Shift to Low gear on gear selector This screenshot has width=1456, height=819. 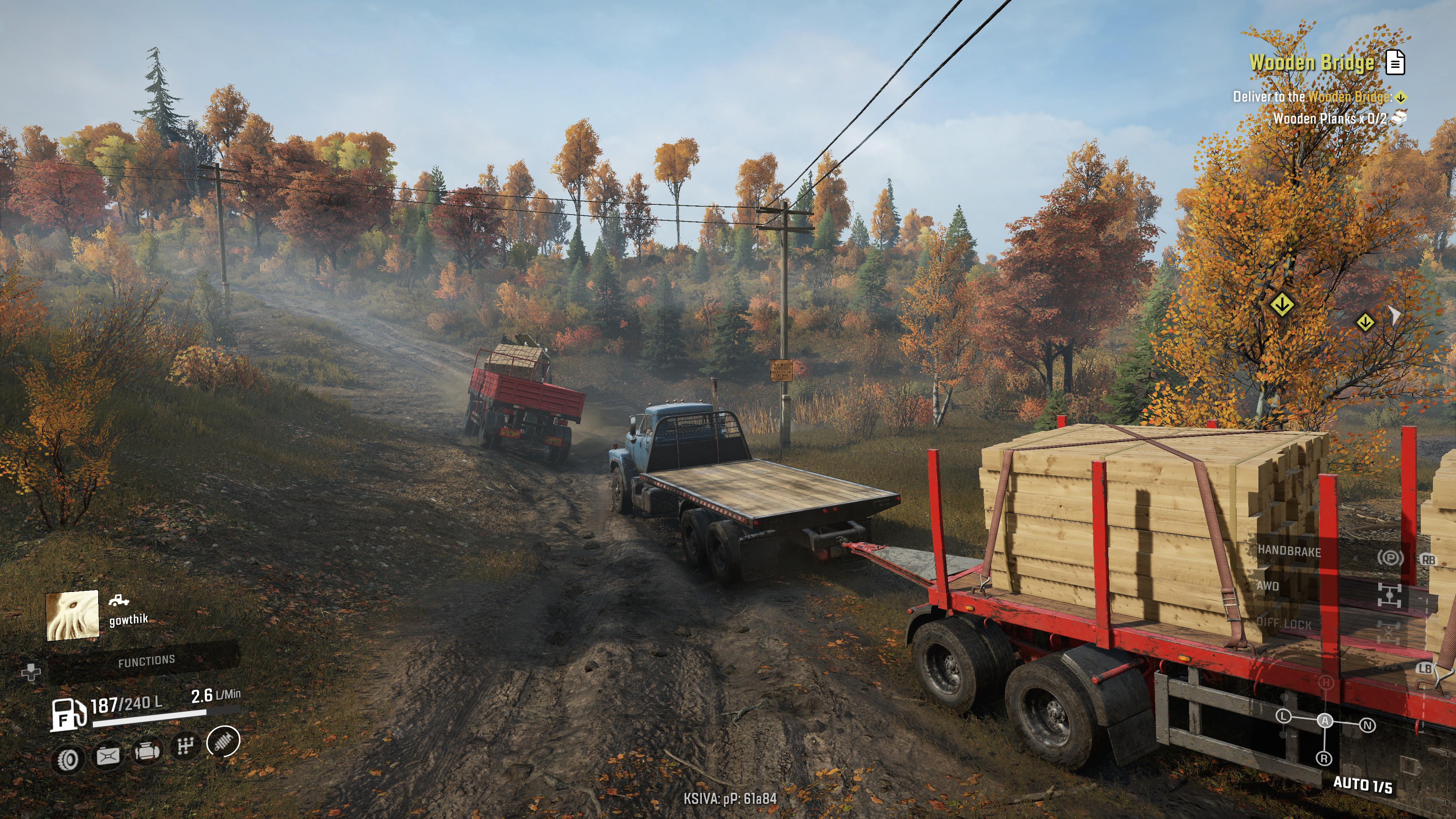click(x=1283, y=716)
